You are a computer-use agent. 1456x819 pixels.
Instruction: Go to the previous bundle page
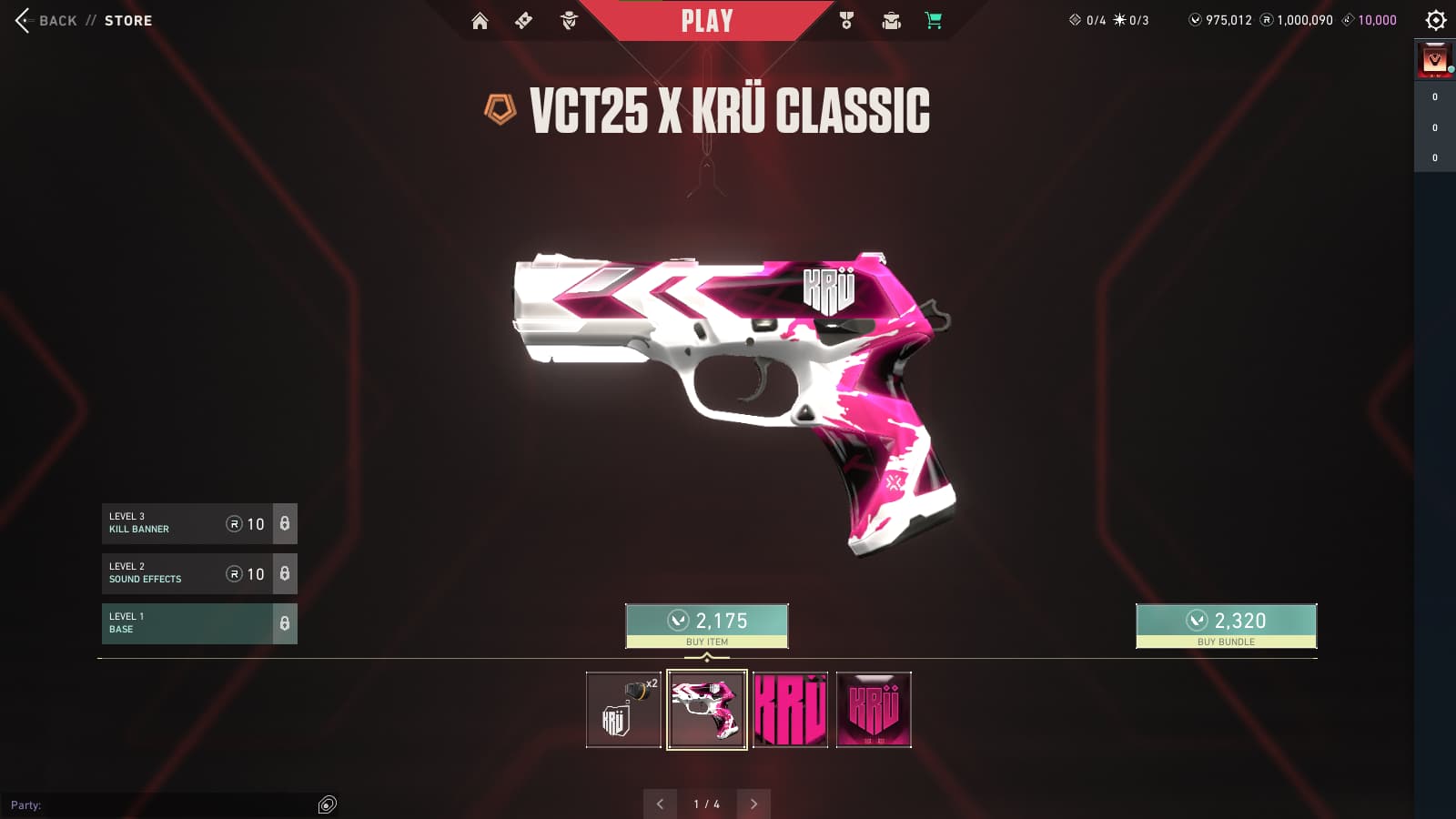pos(660,804)
